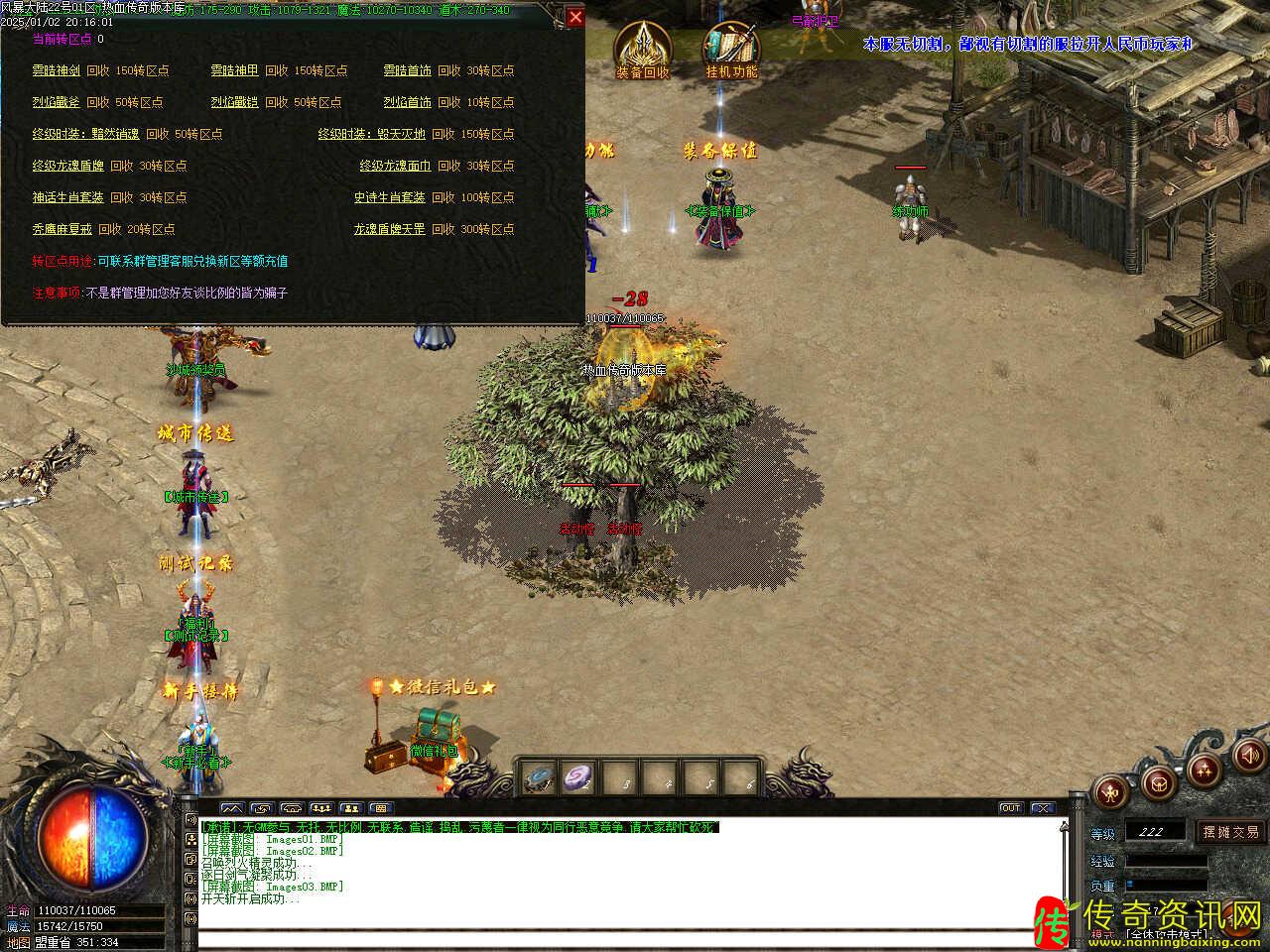The height and width of the screenshot is (952, 1270).
Task: Open the 摆摊交易 stall trade button
Action: 1230,832
